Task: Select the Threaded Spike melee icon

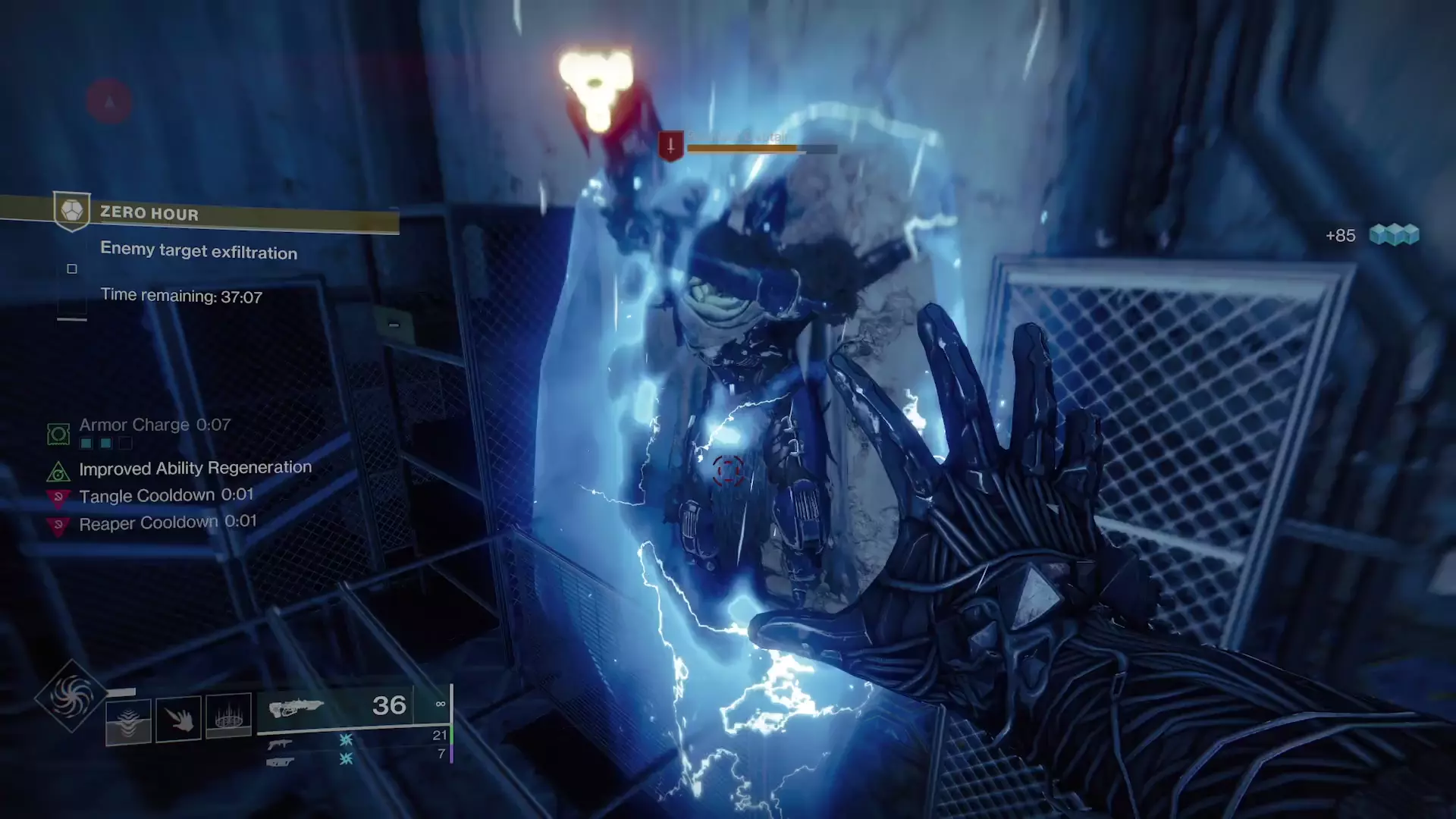Action: coord(177,719)
